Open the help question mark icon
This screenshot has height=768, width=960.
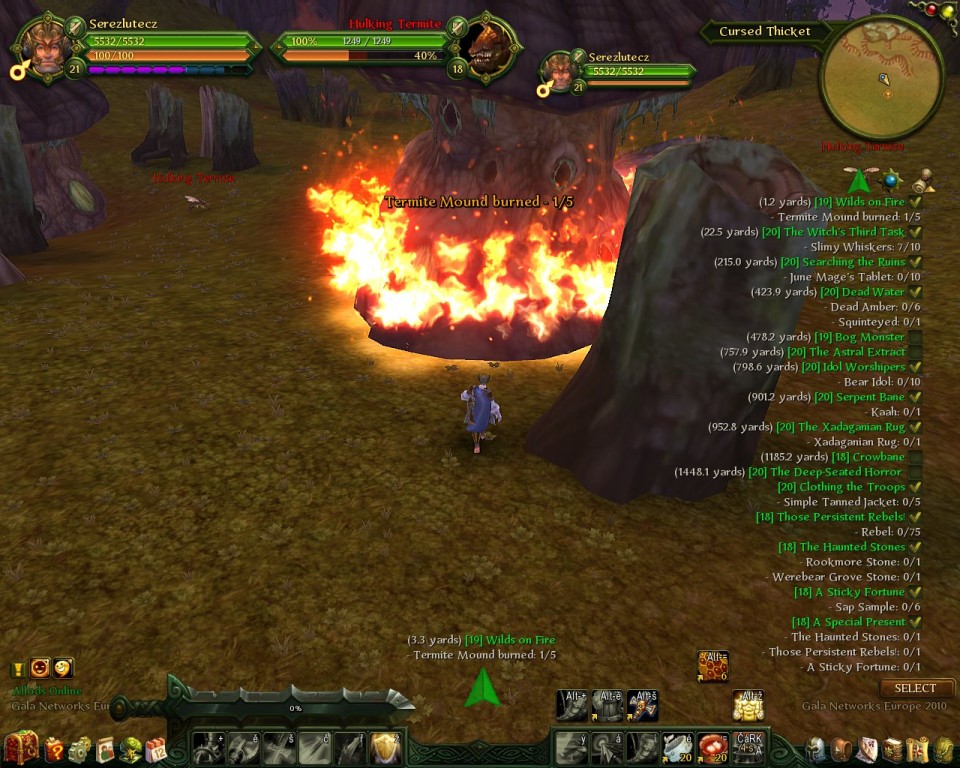coord(54,749)
